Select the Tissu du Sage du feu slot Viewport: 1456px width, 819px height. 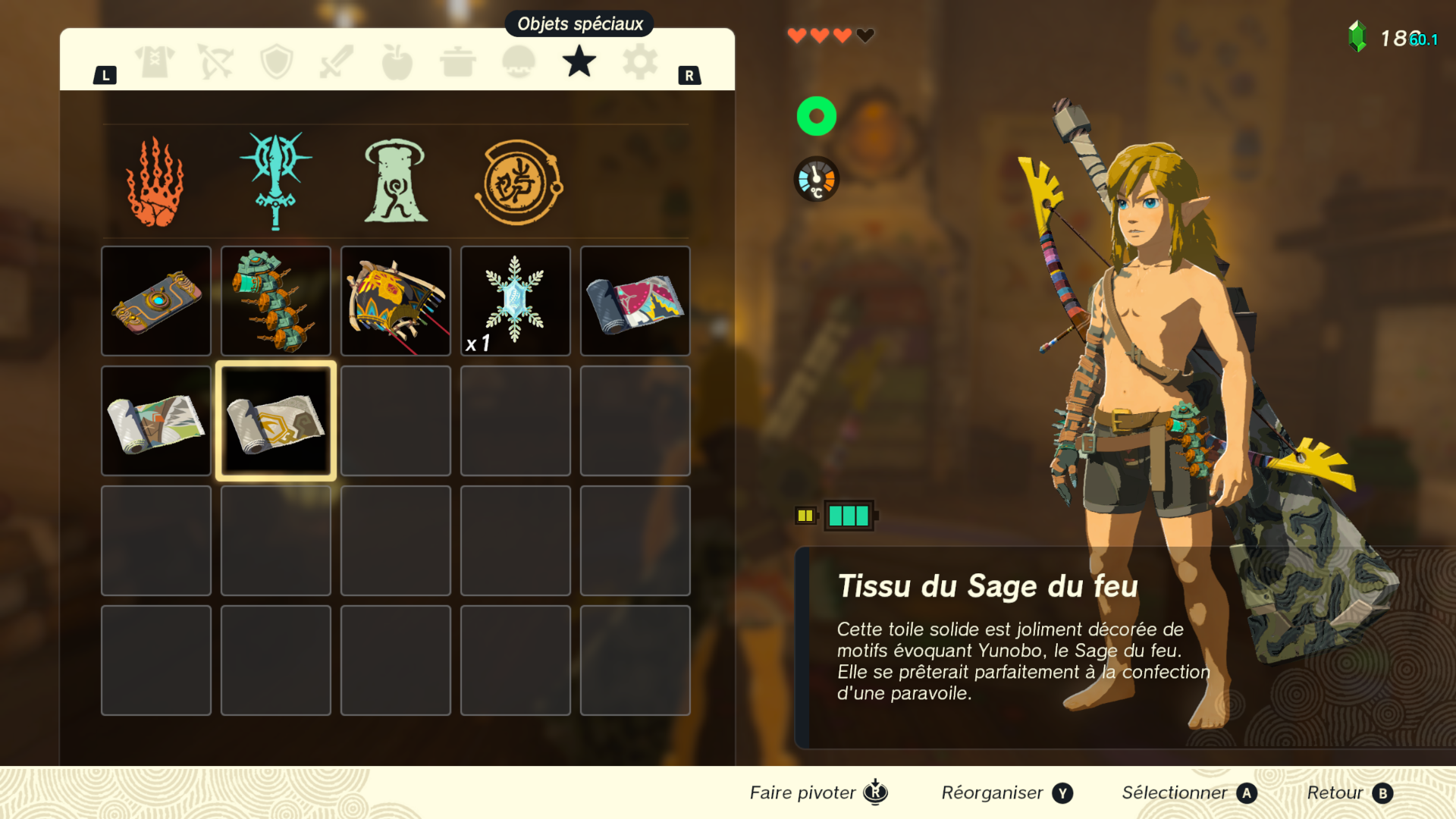(276, 421)
